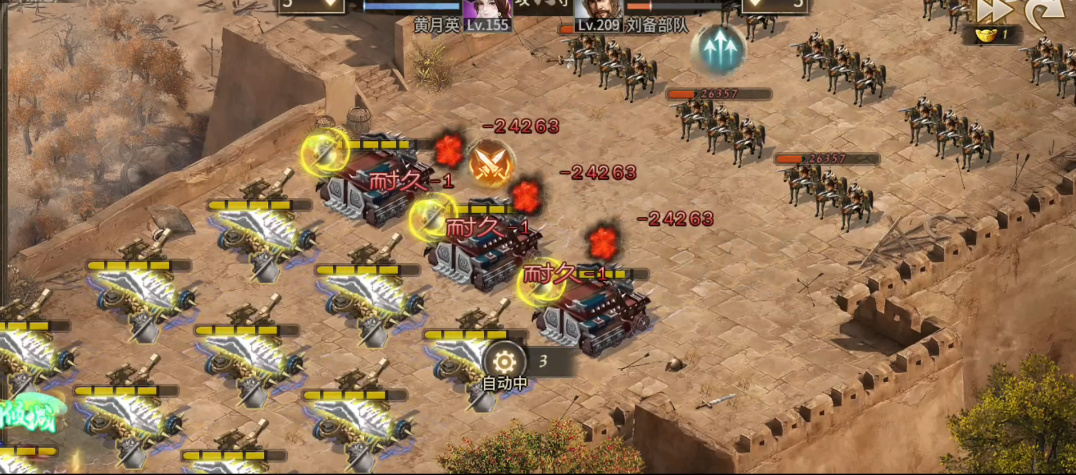Screen dimensions: 1076x475
Task: Activate the fast-forward battle speed button
Action: pyautogui.click(x=993, y=10)
